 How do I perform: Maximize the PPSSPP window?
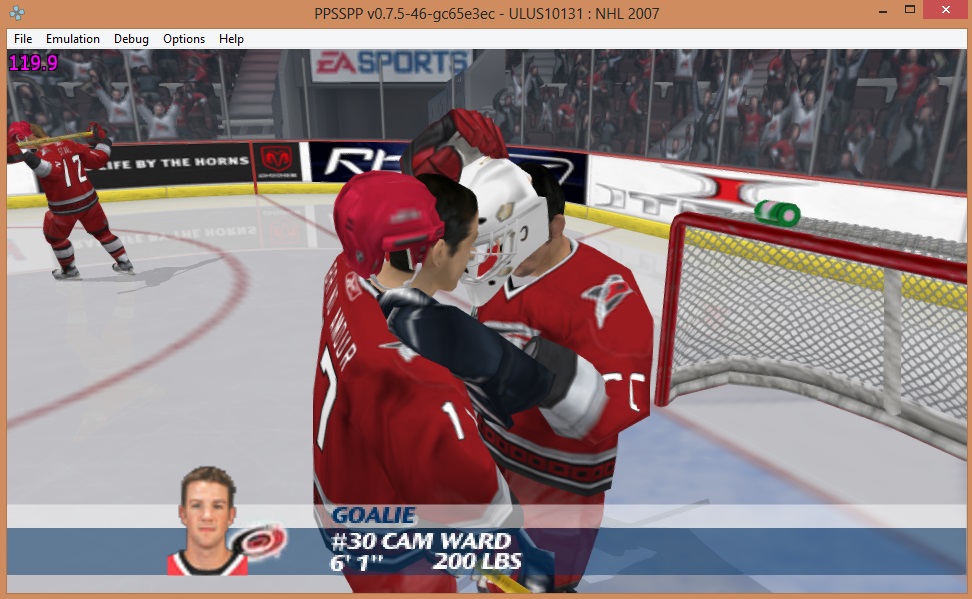[x=910, y=10]
